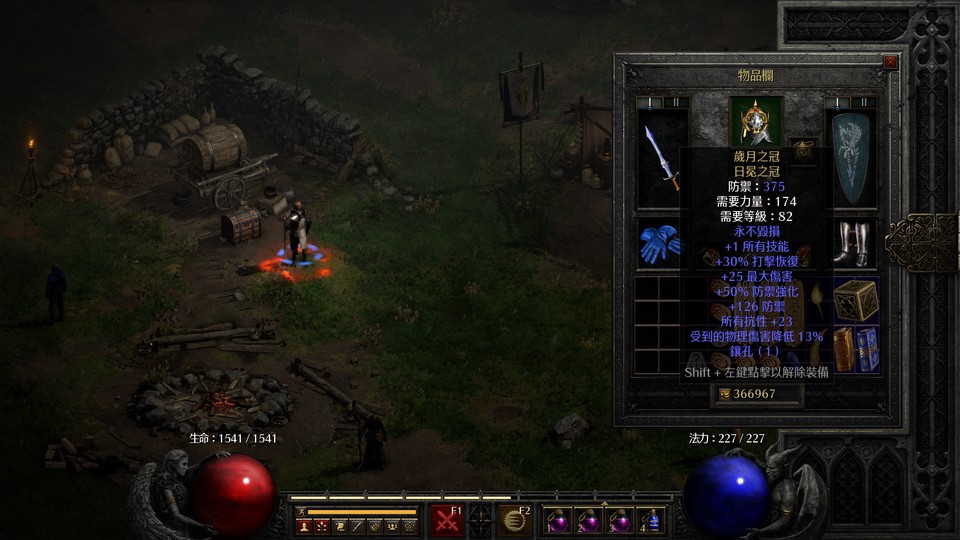Viewport: 960px width, 540px height.
Task: Open the left skill crossed-swords selector
Action: click(x=446, y=521)
